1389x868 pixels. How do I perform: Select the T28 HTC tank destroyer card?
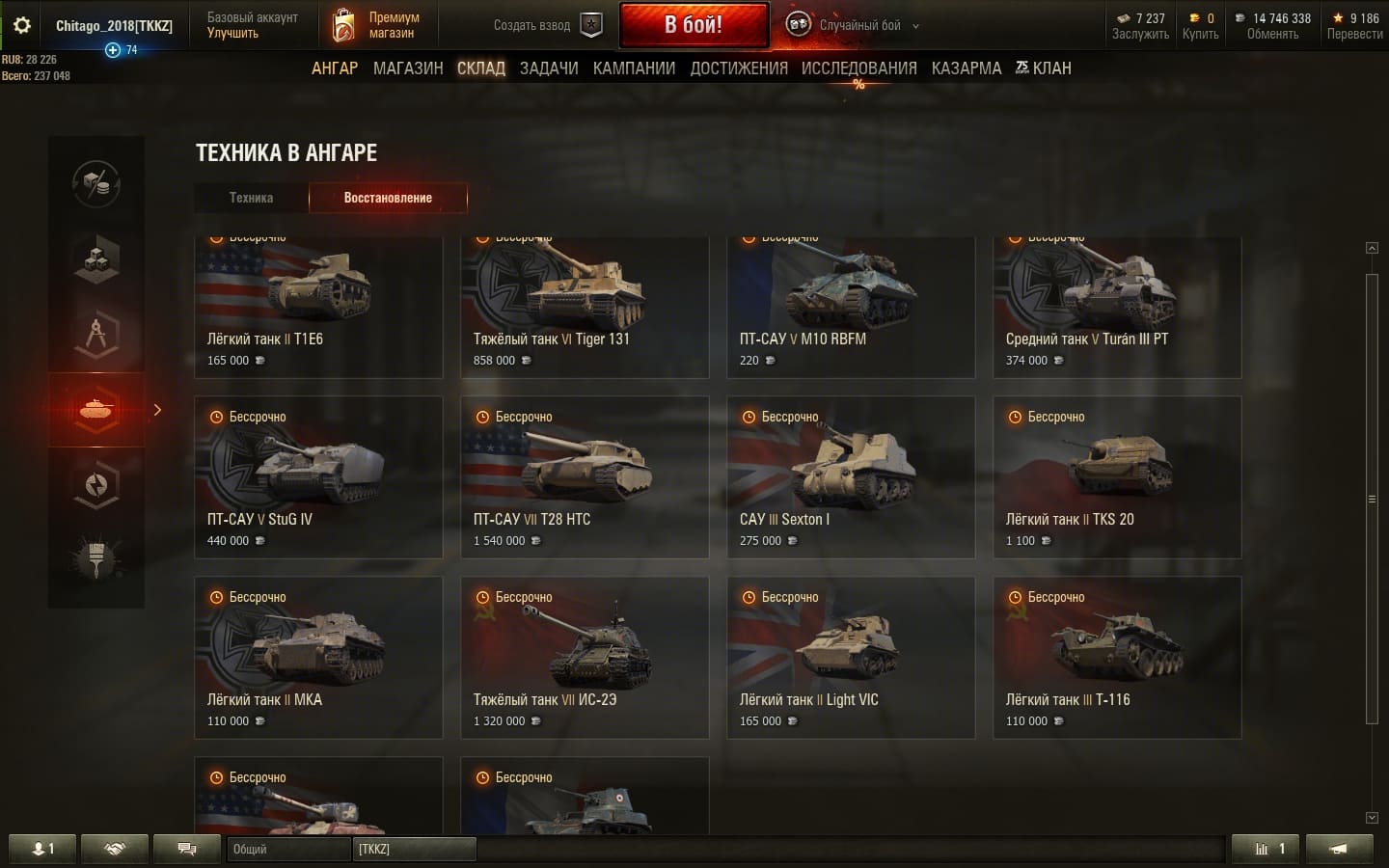click(585, 477)
